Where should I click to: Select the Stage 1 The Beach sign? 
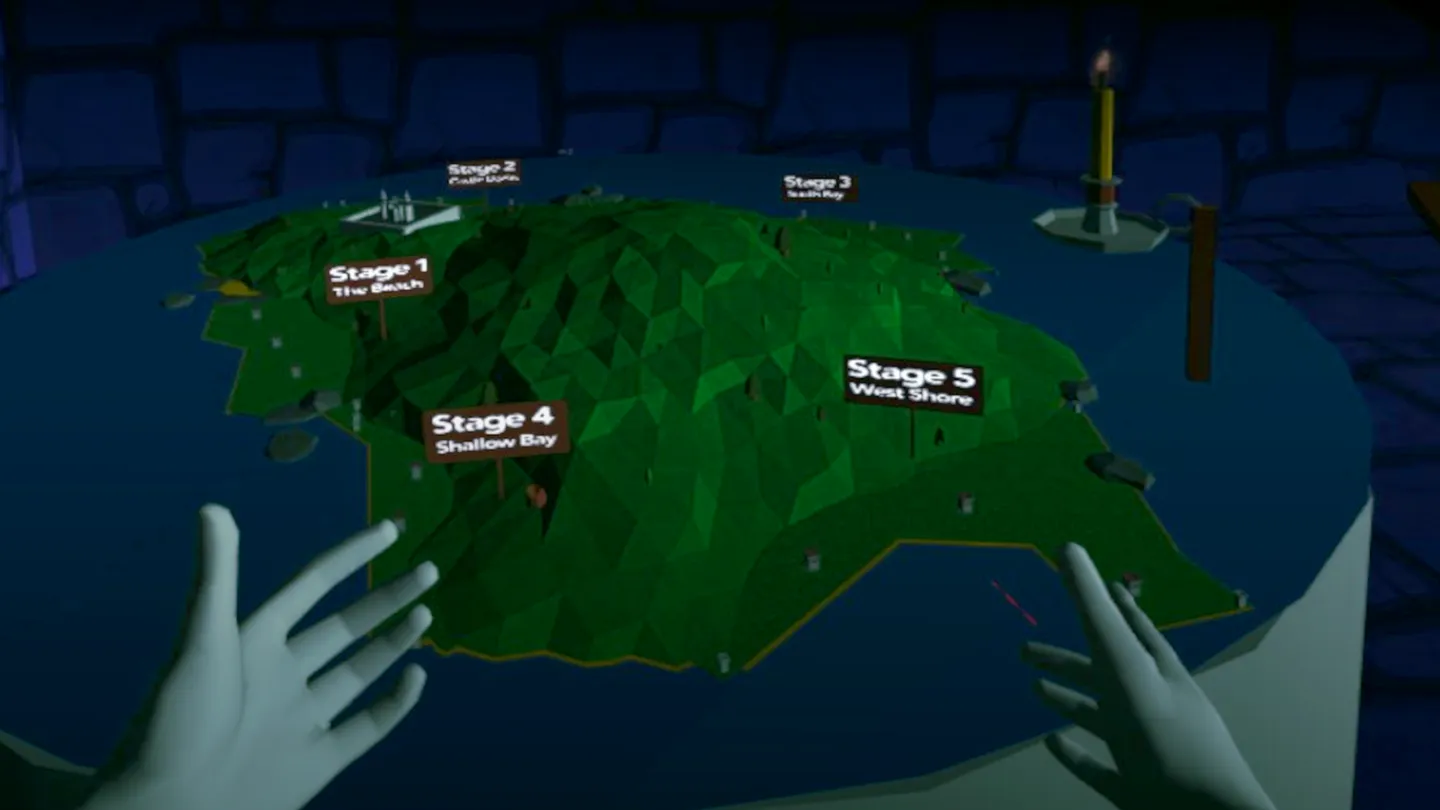pos(378,276)
